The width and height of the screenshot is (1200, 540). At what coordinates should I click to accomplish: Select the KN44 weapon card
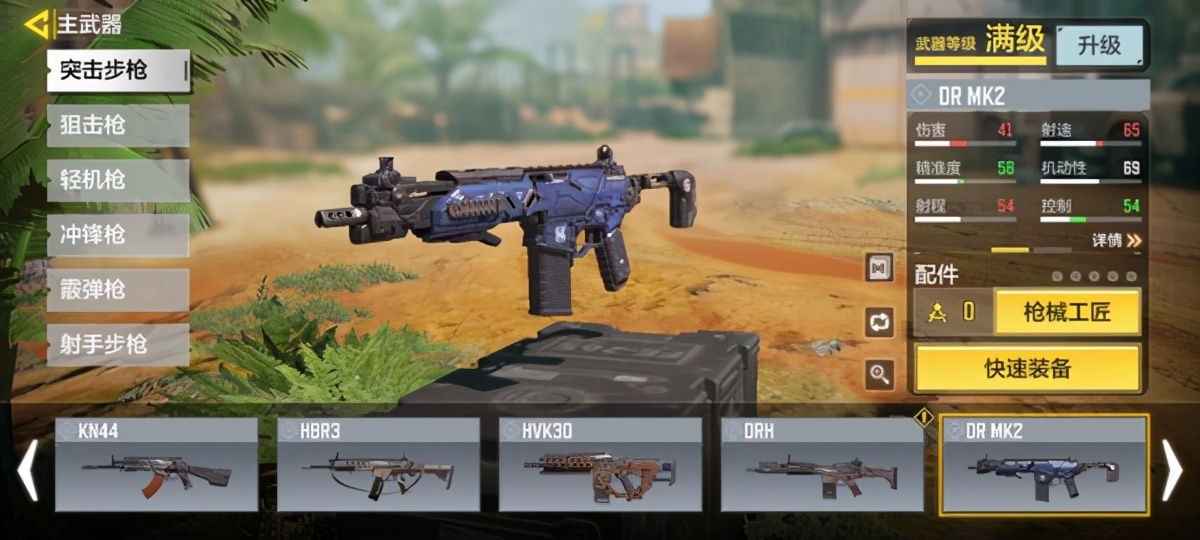click(156, 465)
